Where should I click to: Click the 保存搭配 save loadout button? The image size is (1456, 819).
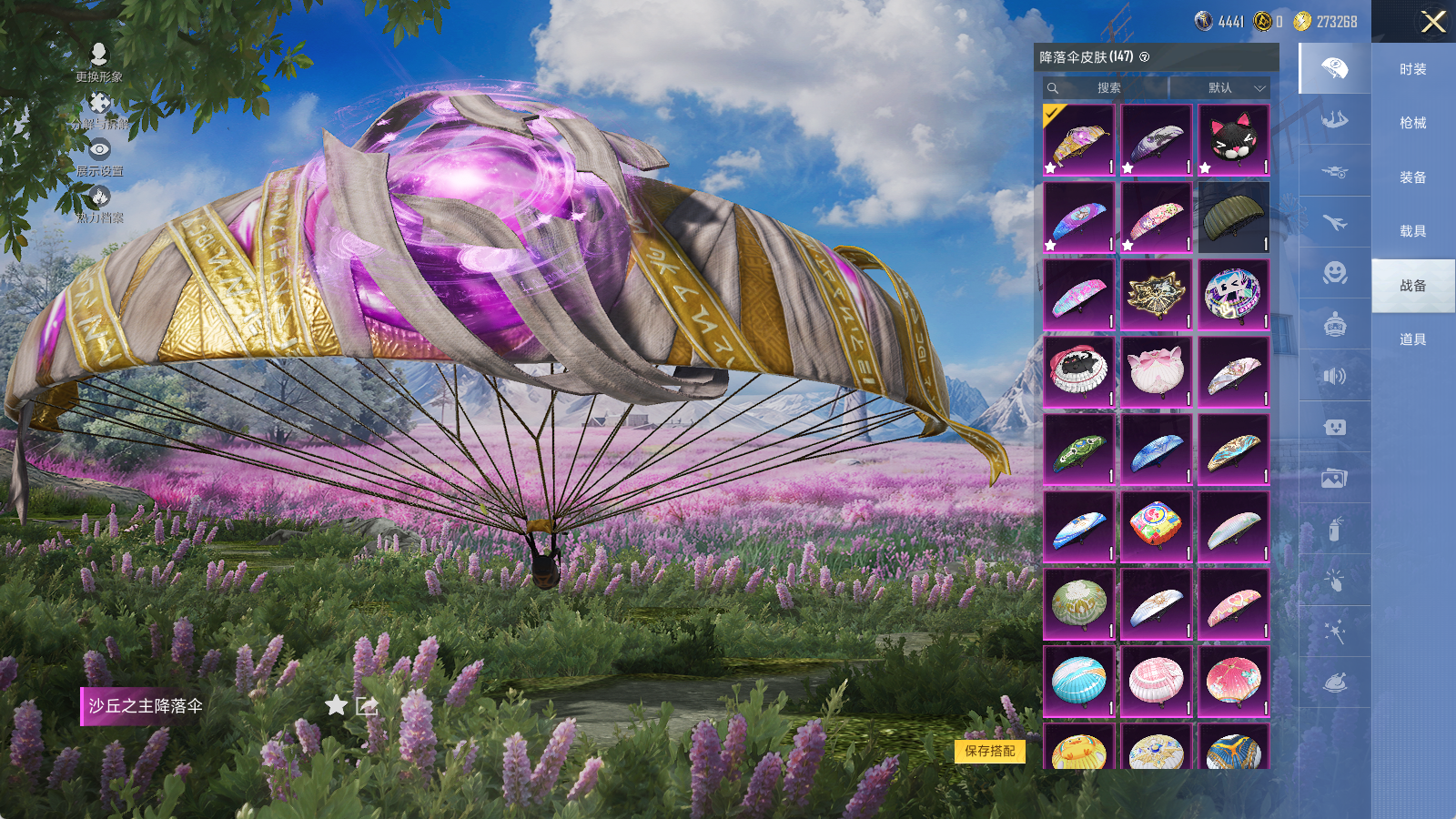[990, 751]
